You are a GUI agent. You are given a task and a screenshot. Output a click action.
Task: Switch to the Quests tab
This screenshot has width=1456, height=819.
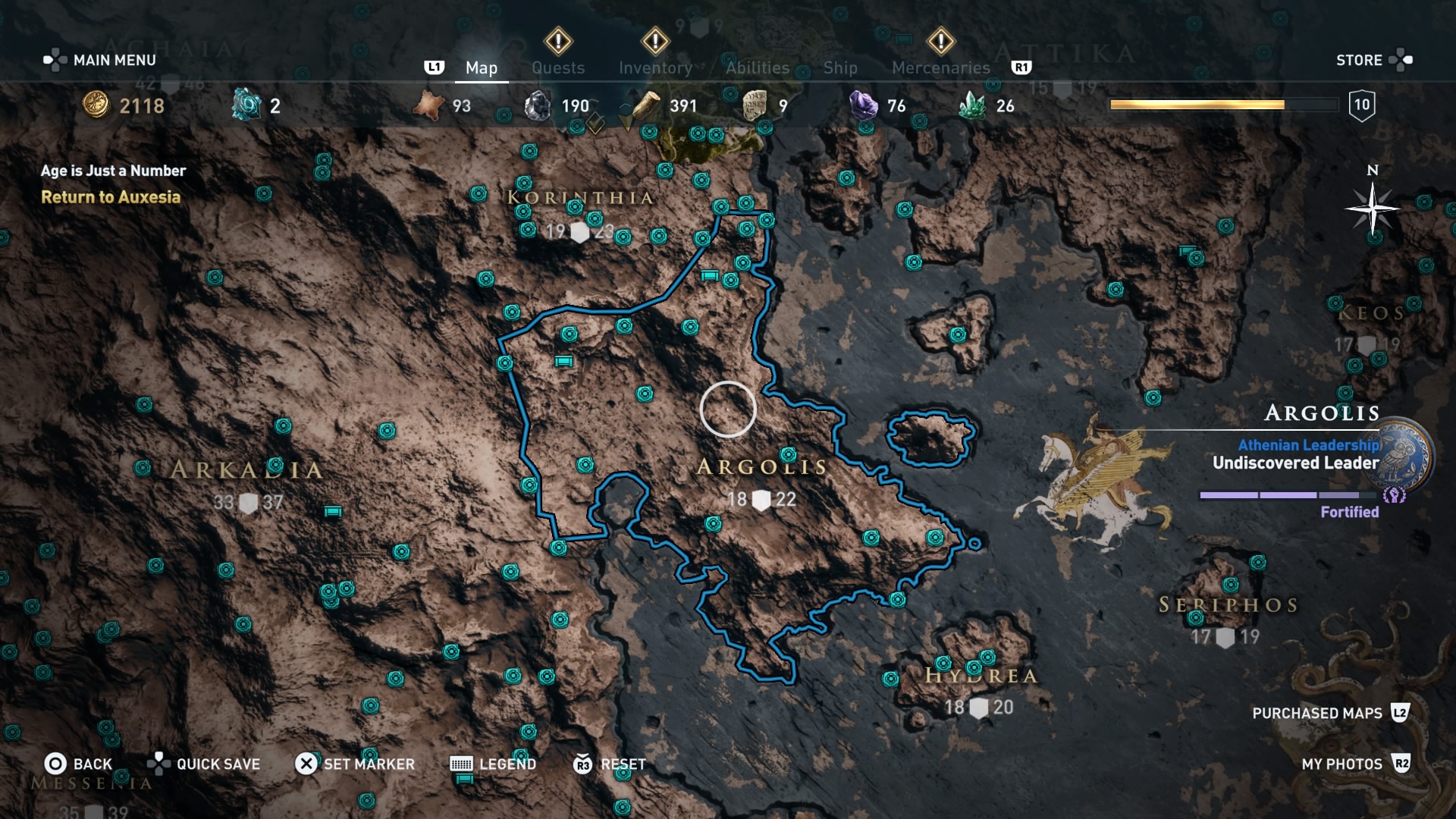559,67
